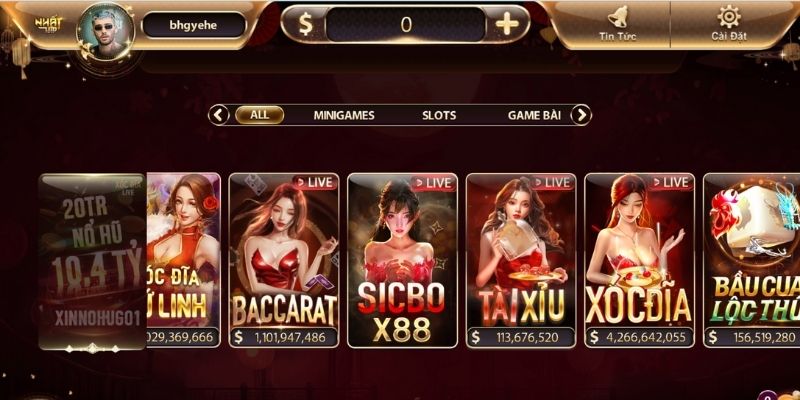Open the Xóc Đĩa Tứ Linh game
Image resolution: width=800 pixels, height=400 pixels.
pyautogui.click(x=183, y=260)
